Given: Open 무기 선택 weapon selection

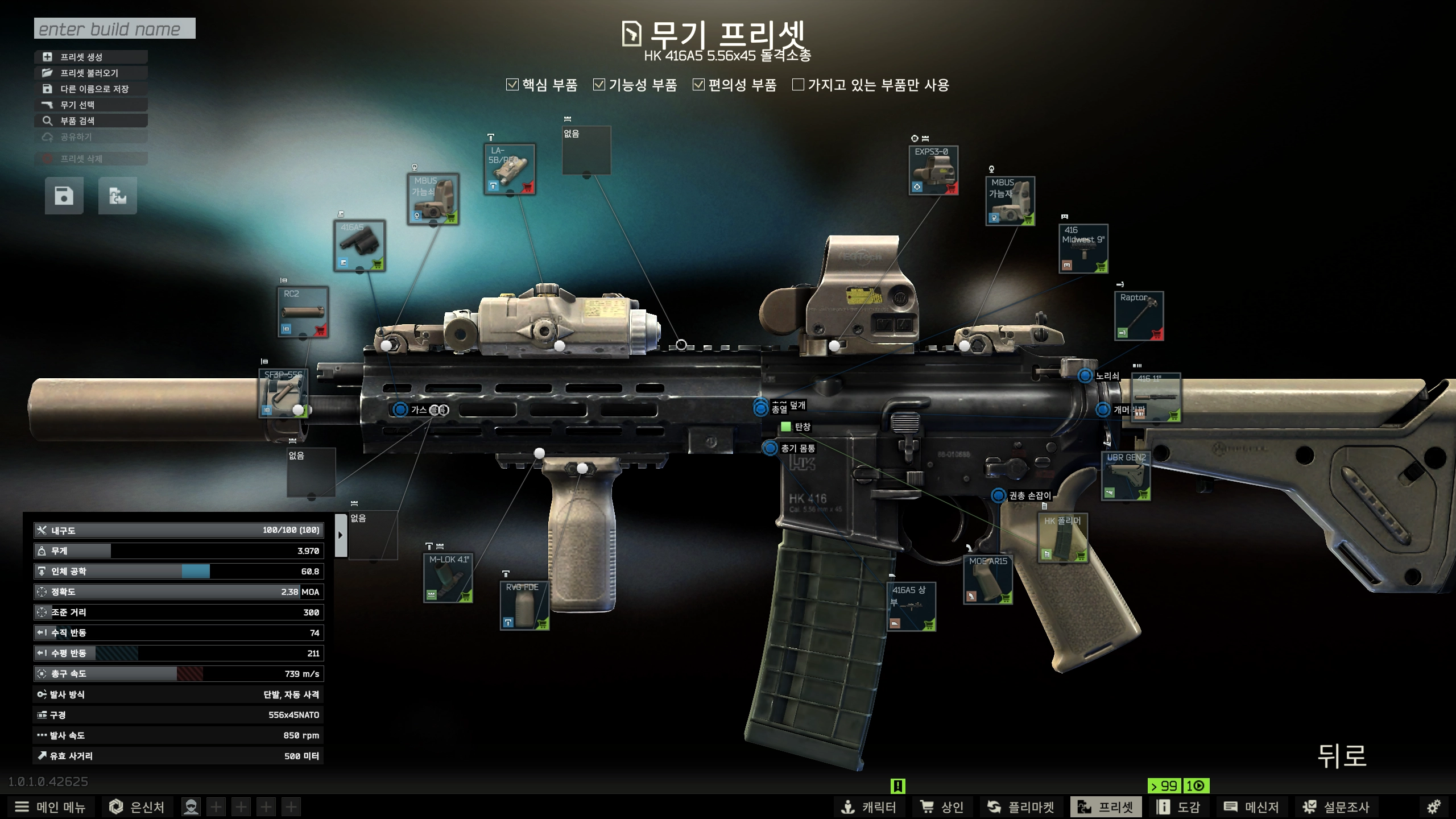Looking at the screenshot, I should click(x=91, y=105).
